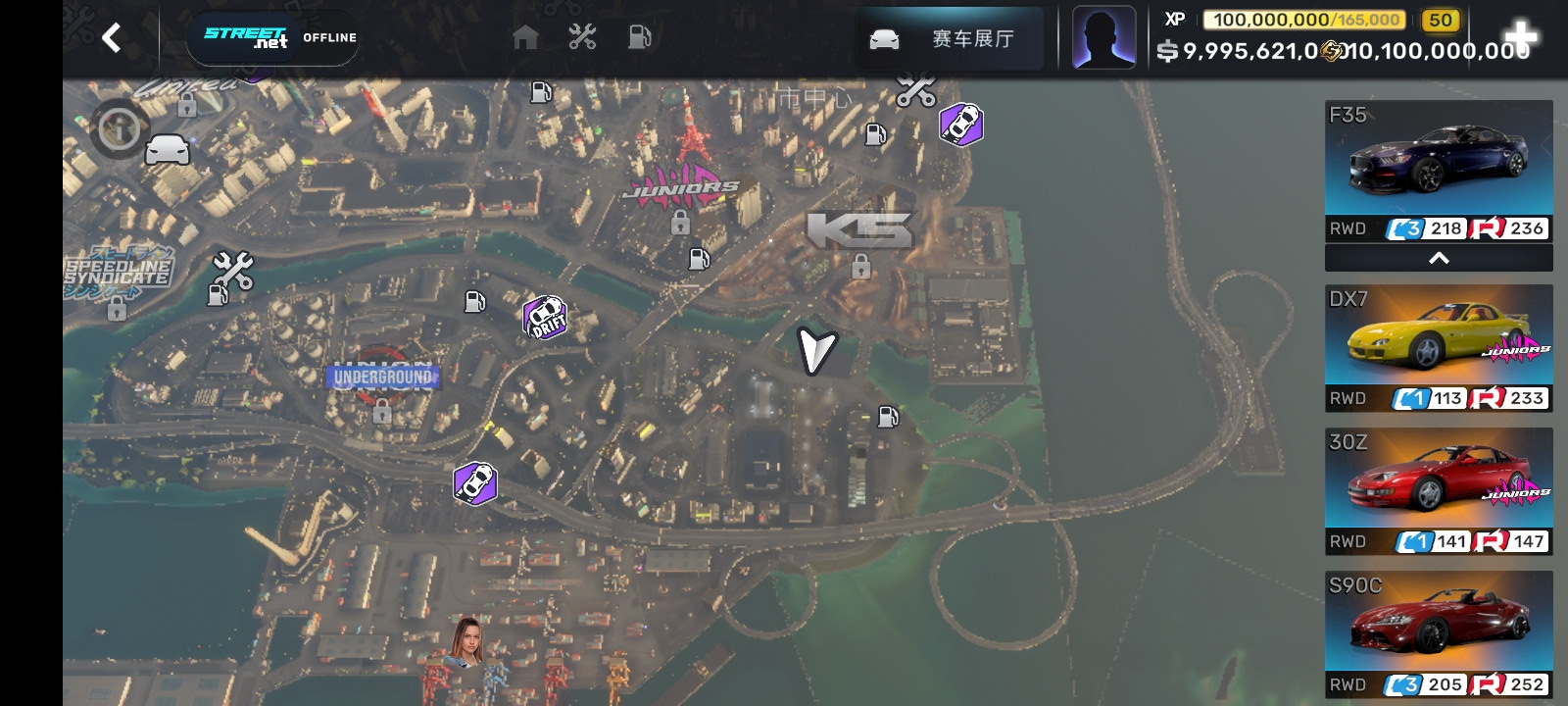Image resolution: width=1568 pixels, height=706 pixels.
Task: Select the S90C convertible car
Action: [1438, 633]
